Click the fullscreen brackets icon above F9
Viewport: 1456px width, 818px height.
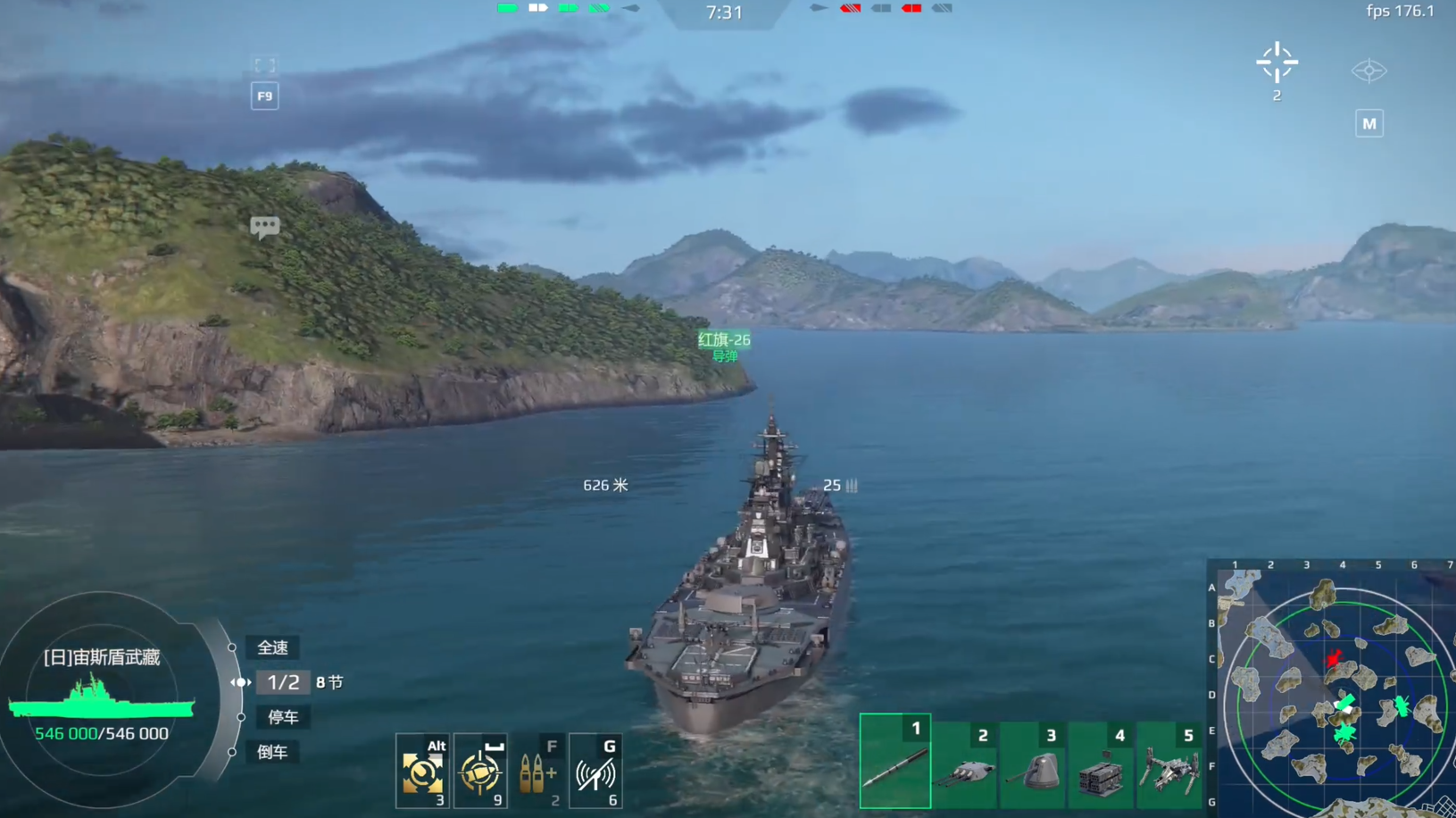pyautogui.click(x=264, y=66)
